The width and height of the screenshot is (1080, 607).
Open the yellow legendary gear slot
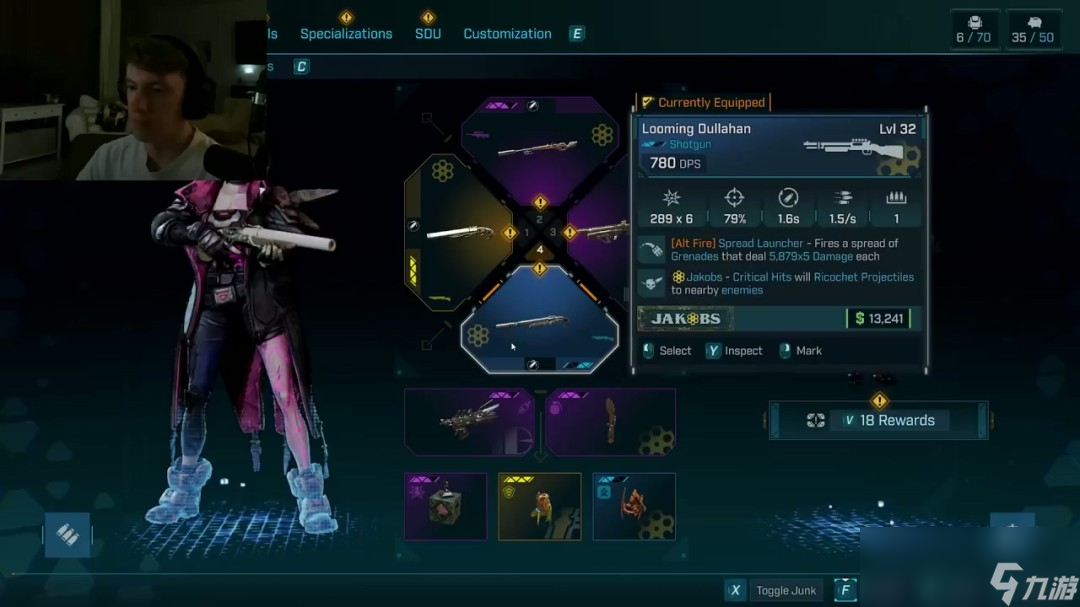click(x=539, y=506)
